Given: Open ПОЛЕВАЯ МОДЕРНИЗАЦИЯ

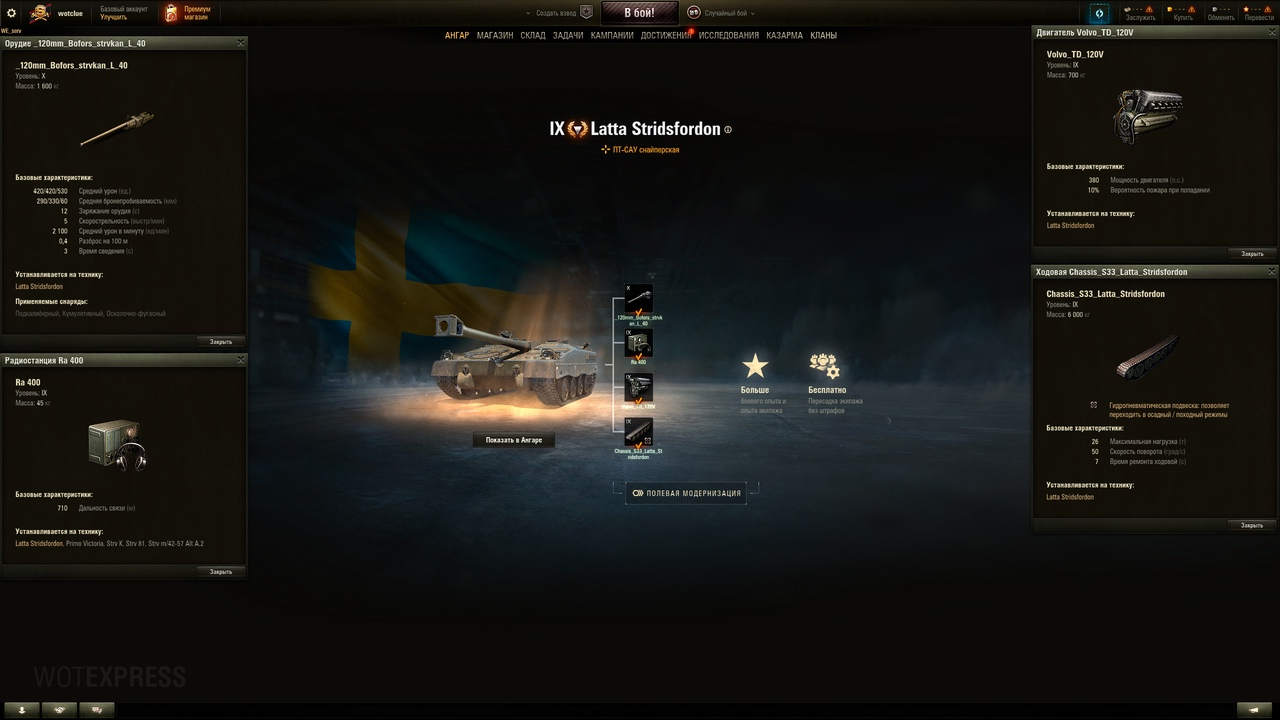Looking at the screenshot, I should 684,492.
